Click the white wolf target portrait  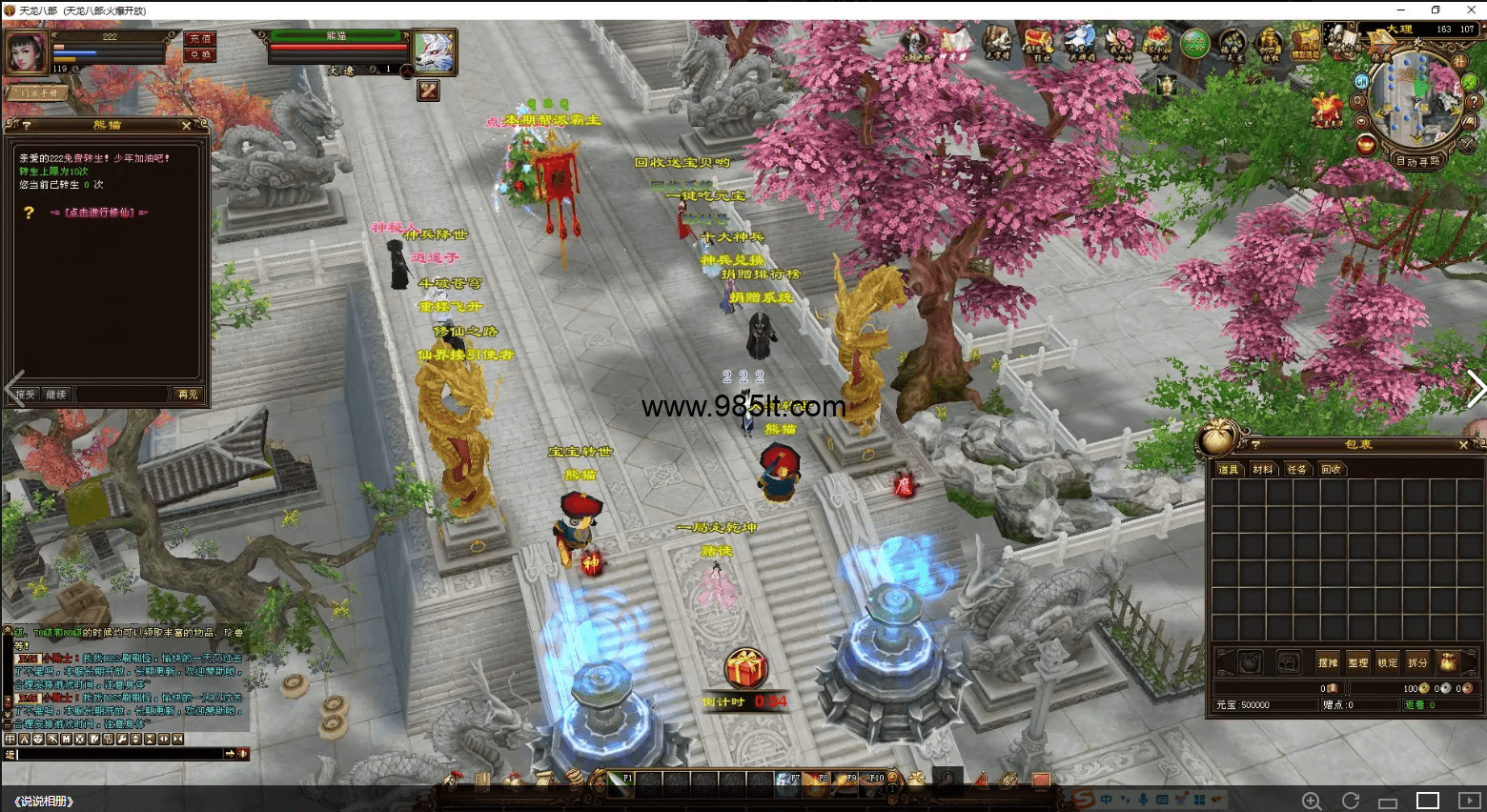pos(435,51)
